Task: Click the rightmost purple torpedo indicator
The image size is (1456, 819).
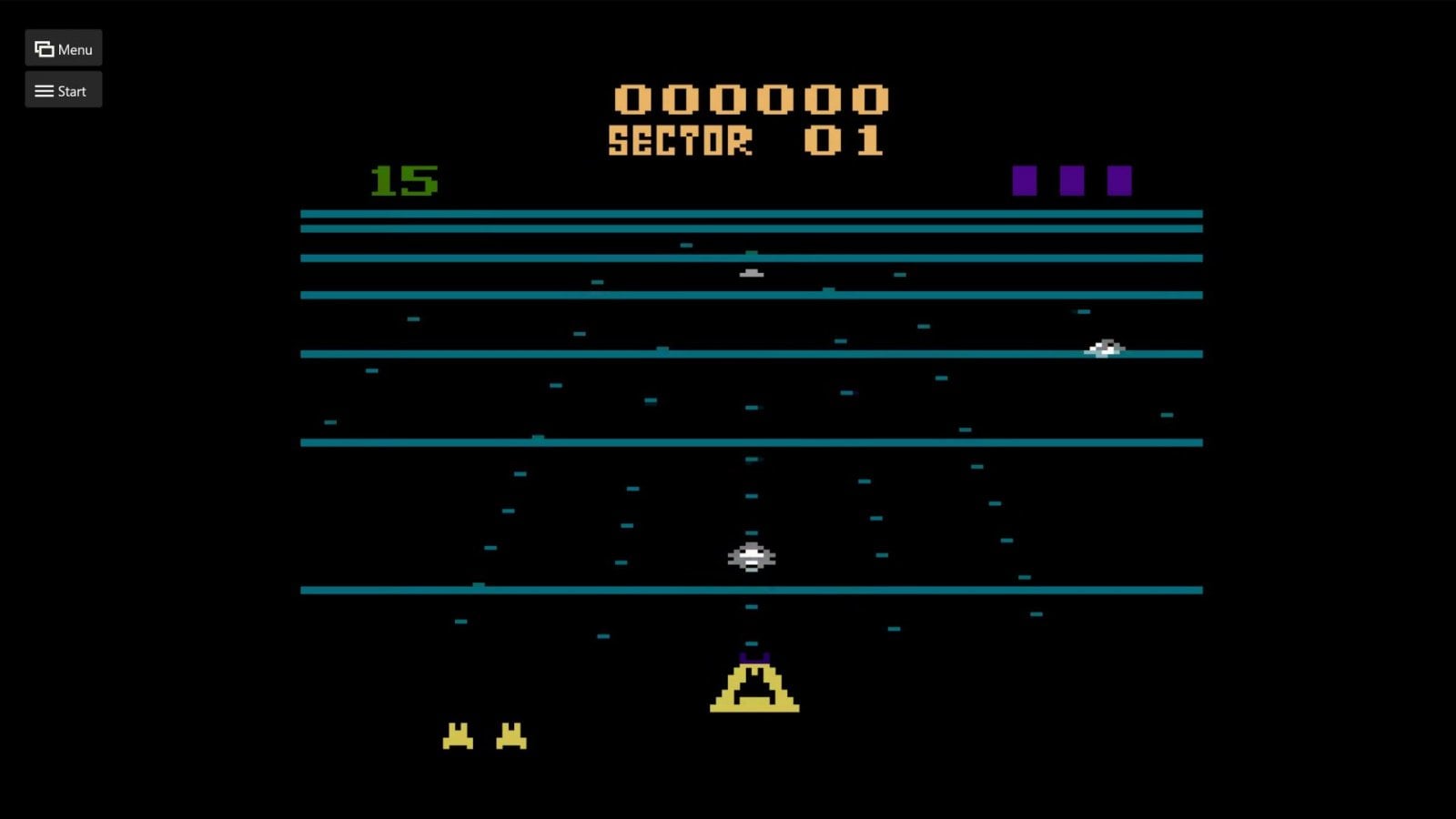Action: click(1121, 179)
